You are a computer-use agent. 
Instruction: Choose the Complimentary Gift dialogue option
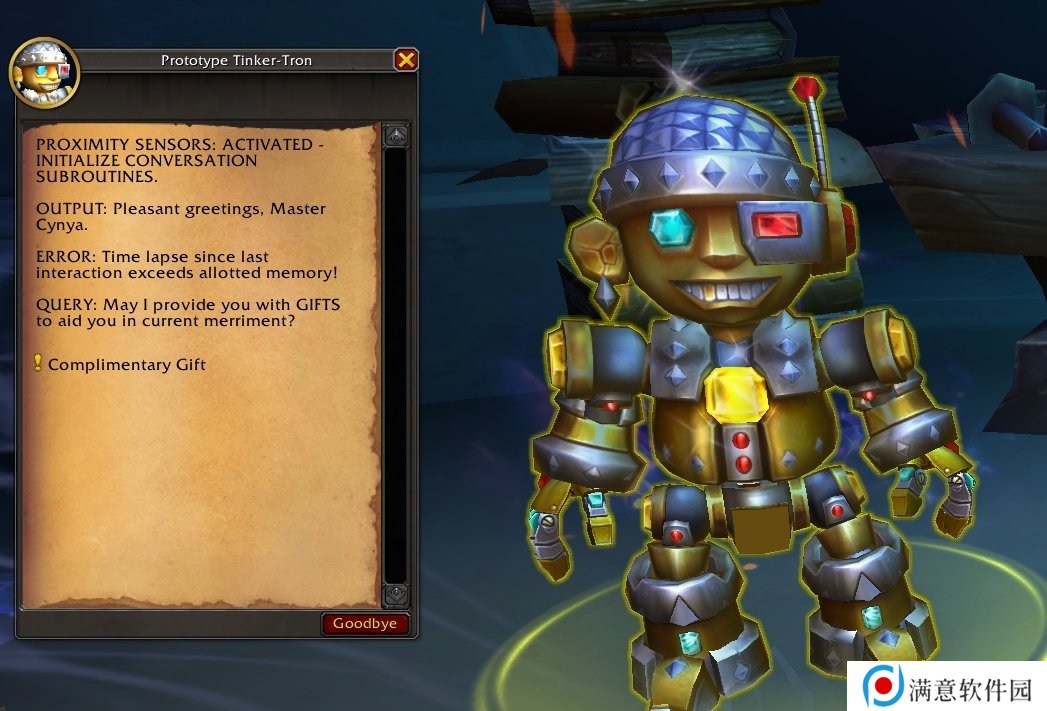click(126, 364)
